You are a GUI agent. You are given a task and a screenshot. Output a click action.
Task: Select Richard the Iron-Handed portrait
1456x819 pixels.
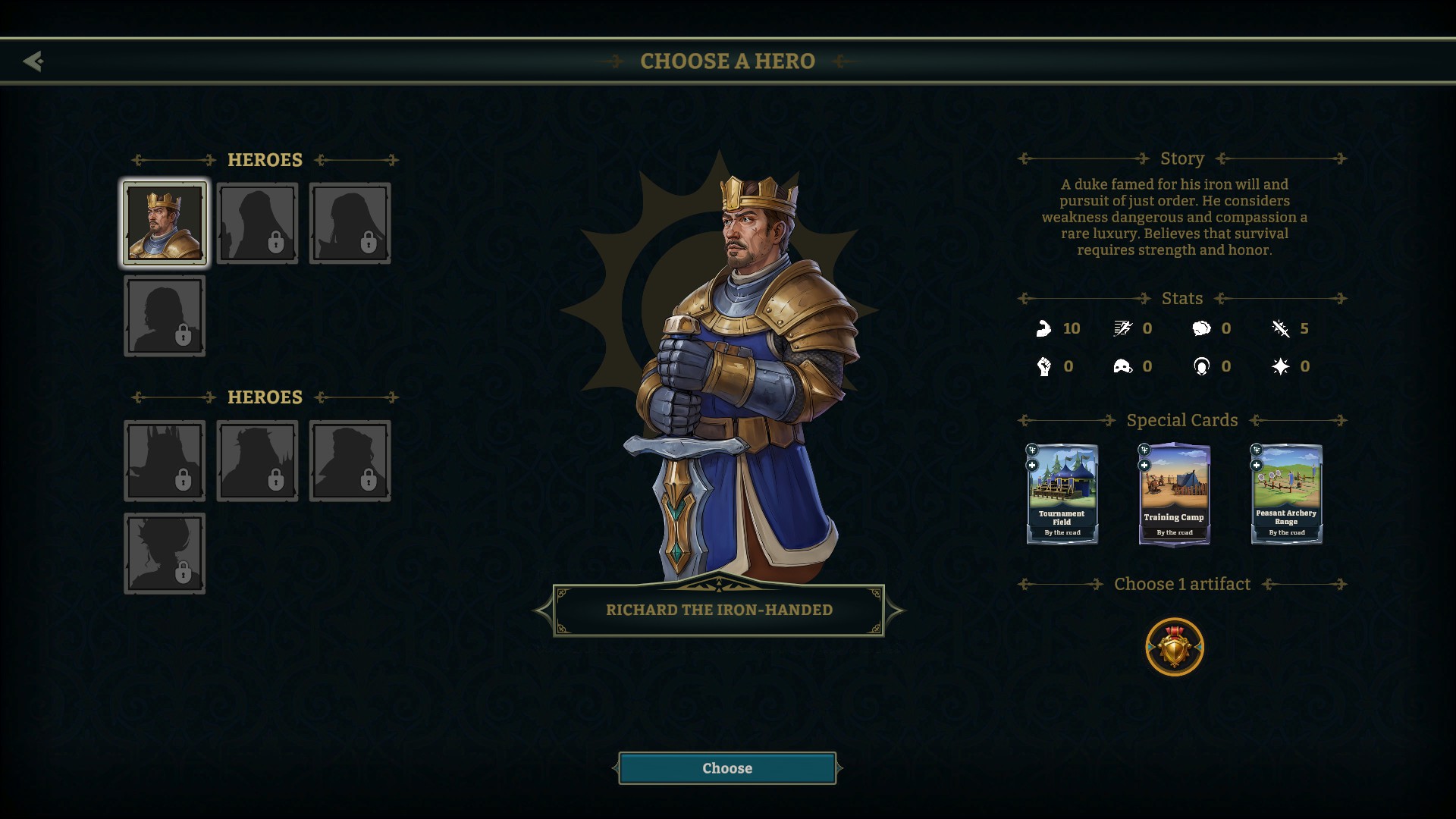click(x=165, y=224)
